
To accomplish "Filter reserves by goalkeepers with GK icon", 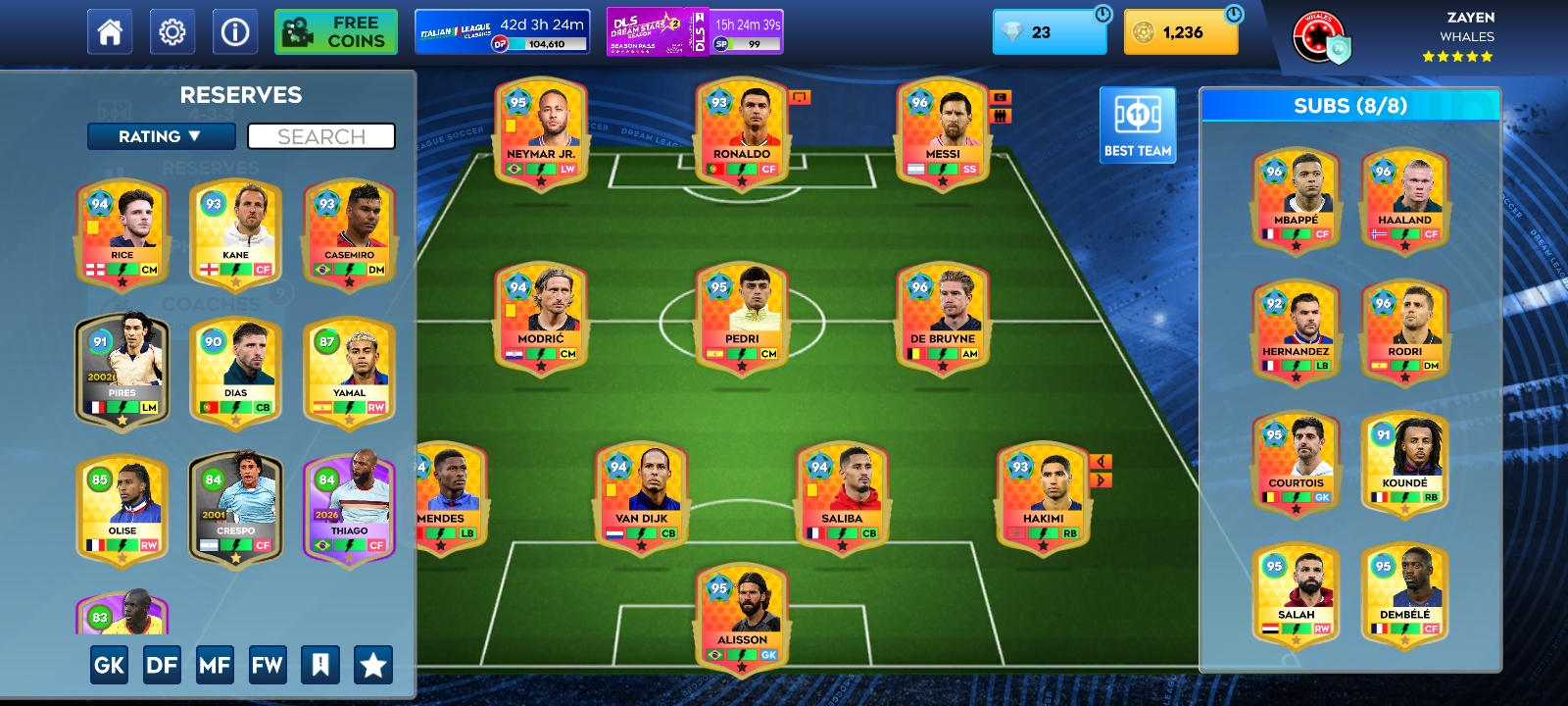I will pyautogui.click(x=109, y=664).
